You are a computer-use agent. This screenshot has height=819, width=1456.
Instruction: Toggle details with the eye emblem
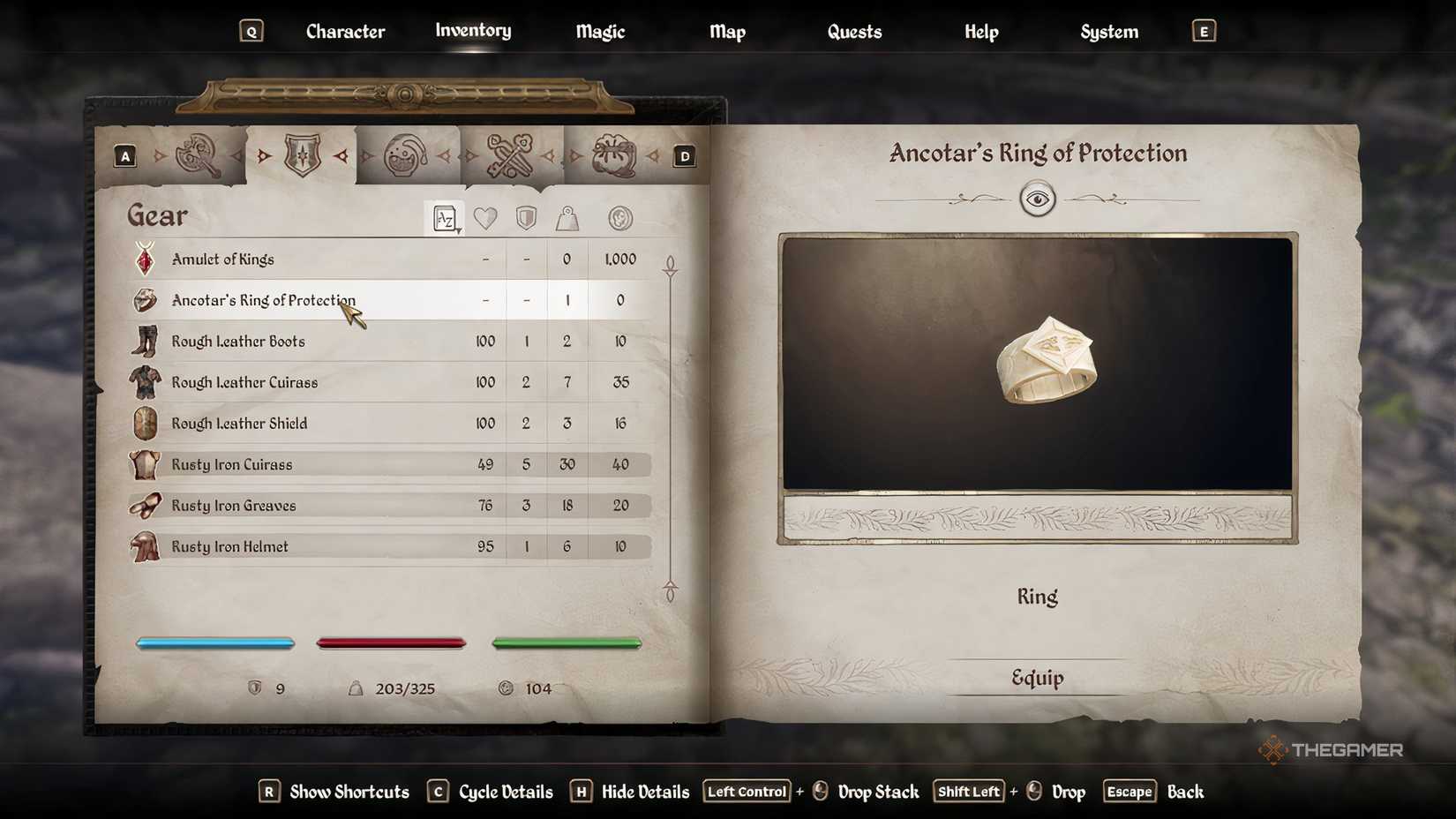[1039, 199]
